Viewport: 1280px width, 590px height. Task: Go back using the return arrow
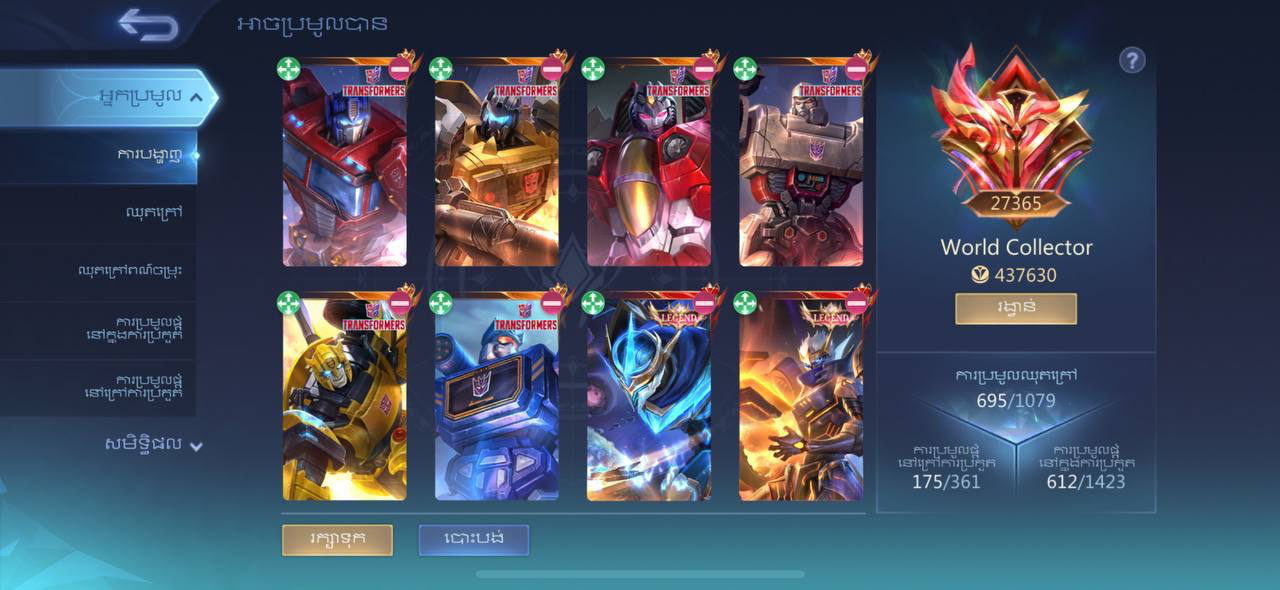click(x=148, y=24)
